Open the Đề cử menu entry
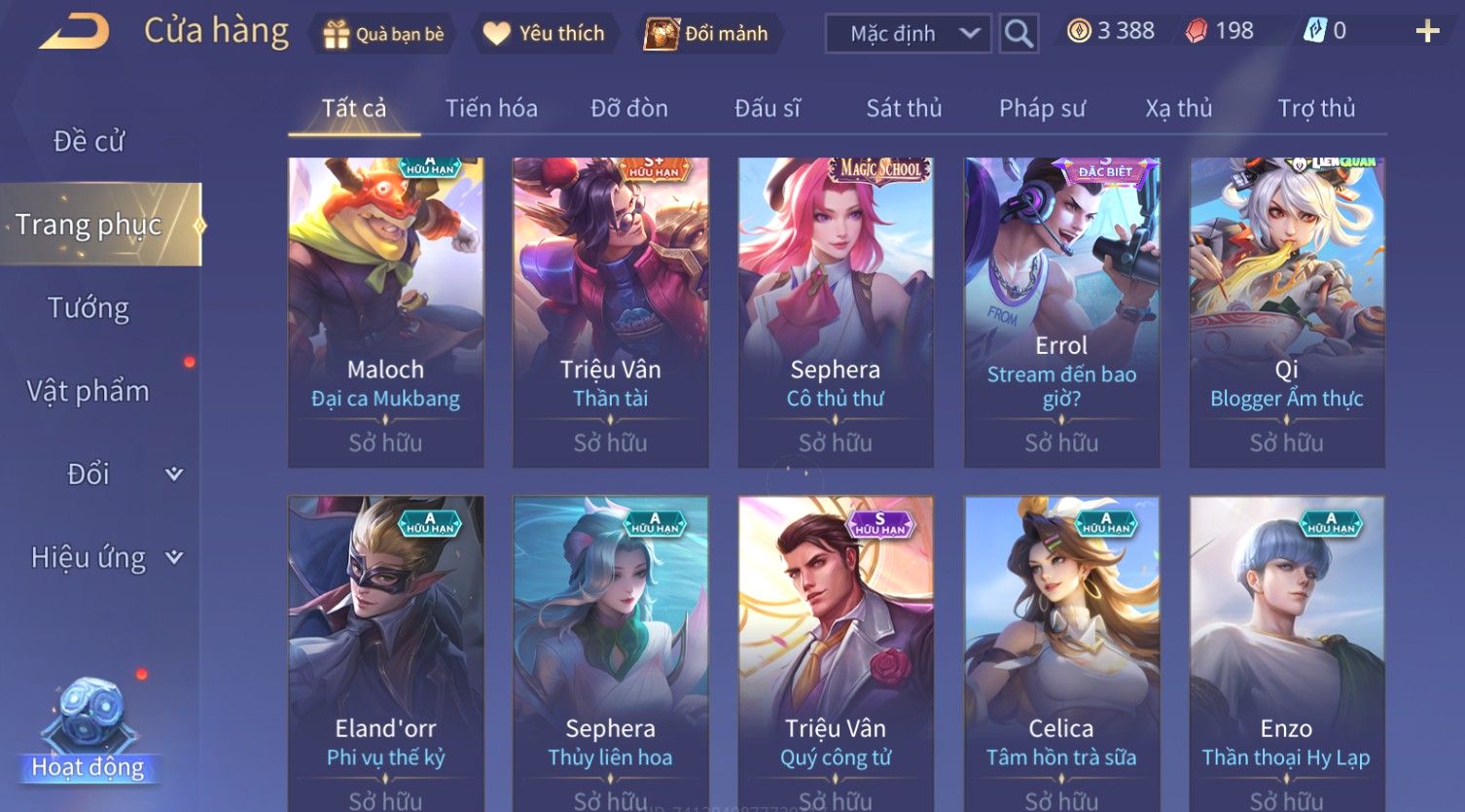This screenshot has height=812, width=1465. point(89,141)
